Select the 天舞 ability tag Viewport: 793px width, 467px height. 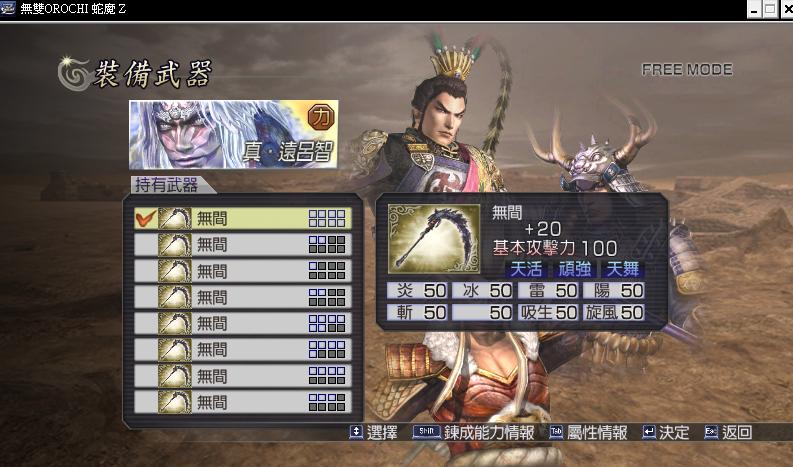click(x=622, y=269)
